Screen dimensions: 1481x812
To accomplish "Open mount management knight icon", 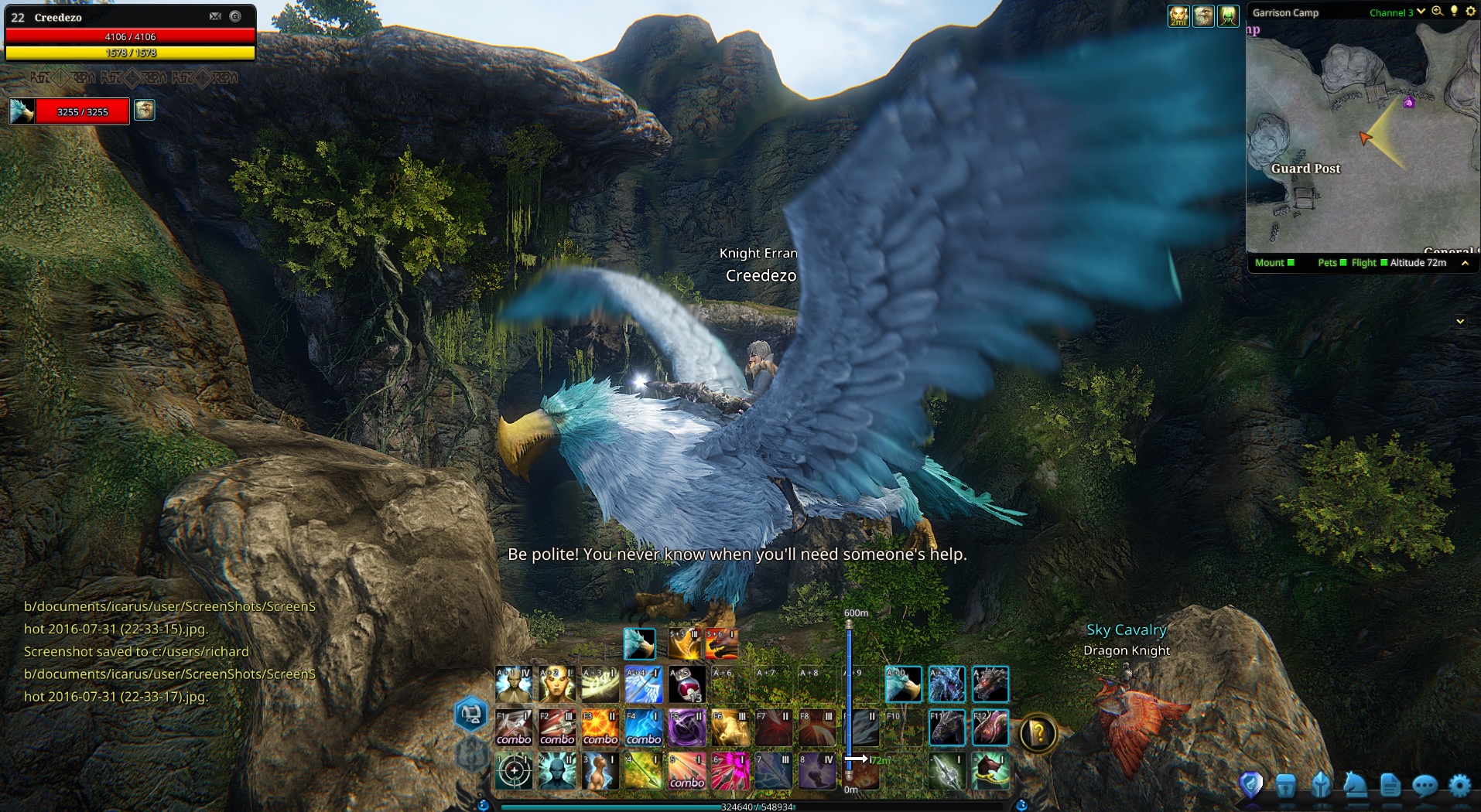I will click(x=1355, y=783).
